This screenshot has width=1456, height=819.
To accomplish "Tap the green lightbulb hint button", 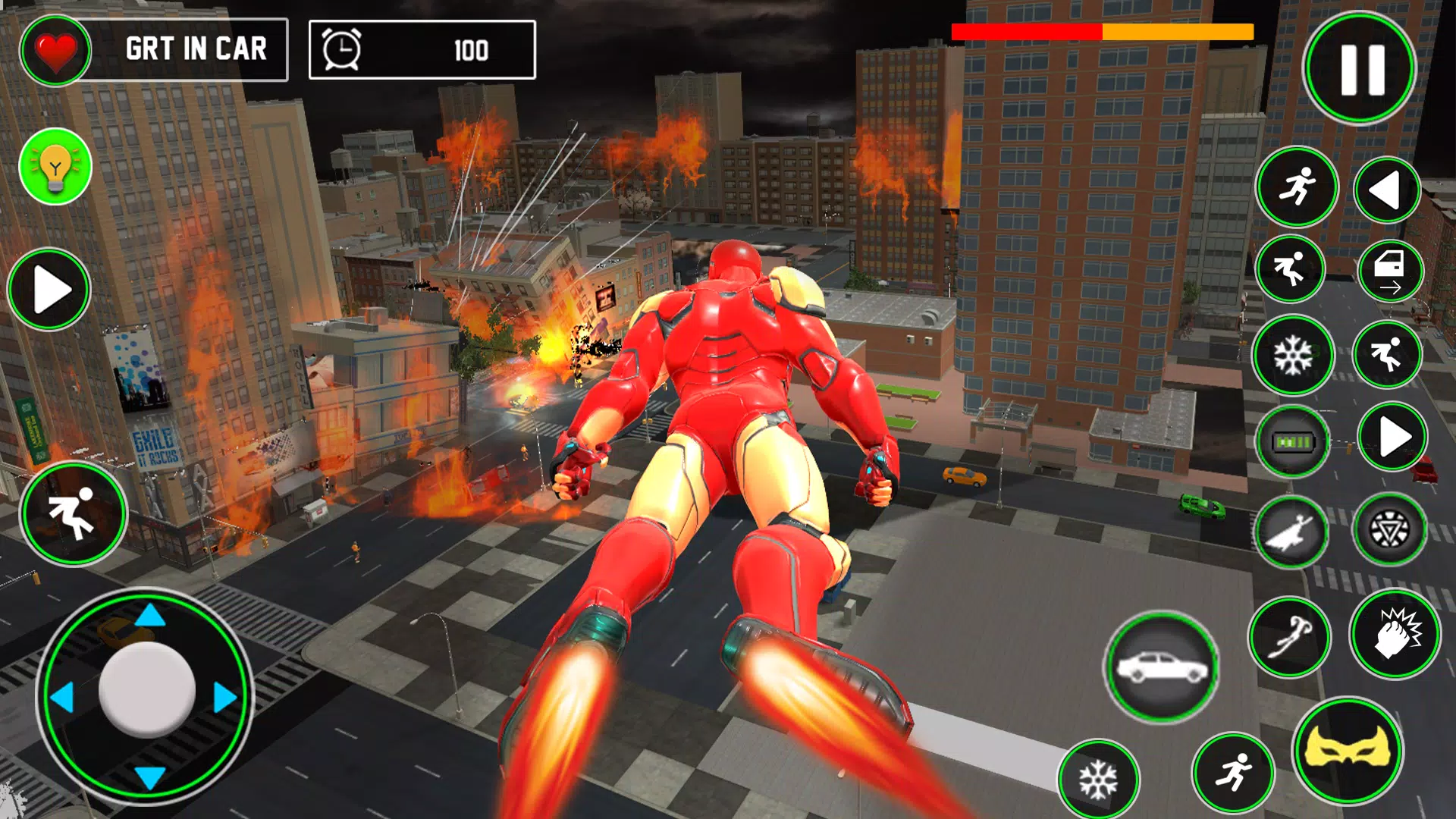I will pos(55,166).
